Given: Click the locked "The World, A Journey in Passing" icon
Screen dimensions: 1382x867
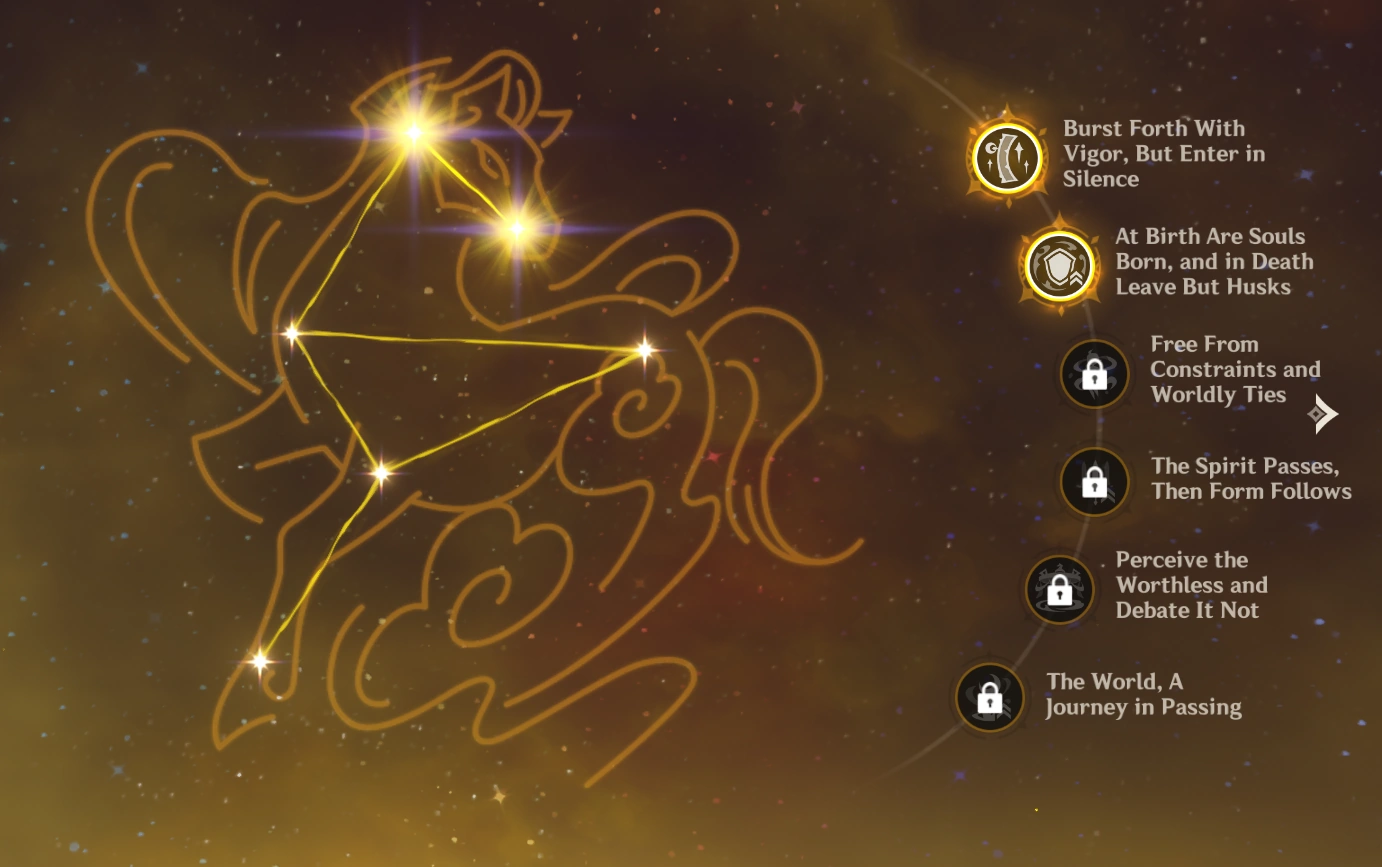Looking at the screenshot, I should tap(988, 697).
